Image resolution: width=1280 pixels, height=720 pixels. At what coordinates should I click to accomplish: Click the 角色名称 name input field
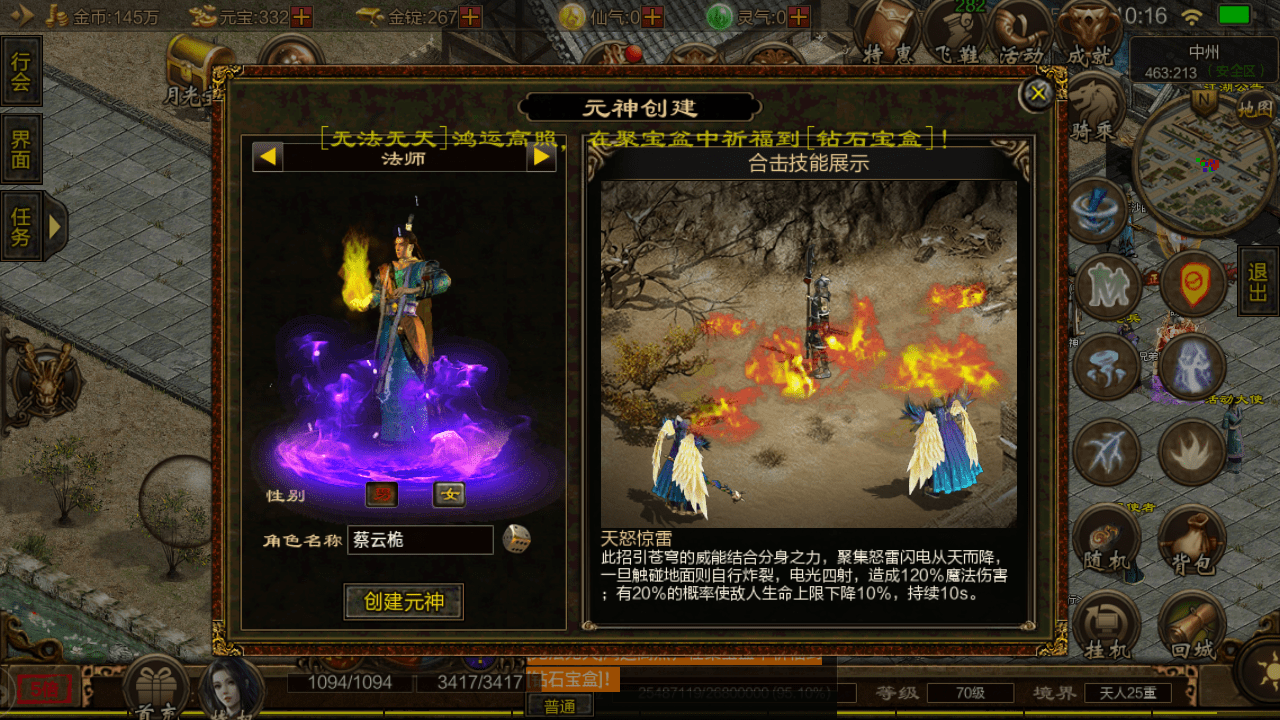(420, 540)
